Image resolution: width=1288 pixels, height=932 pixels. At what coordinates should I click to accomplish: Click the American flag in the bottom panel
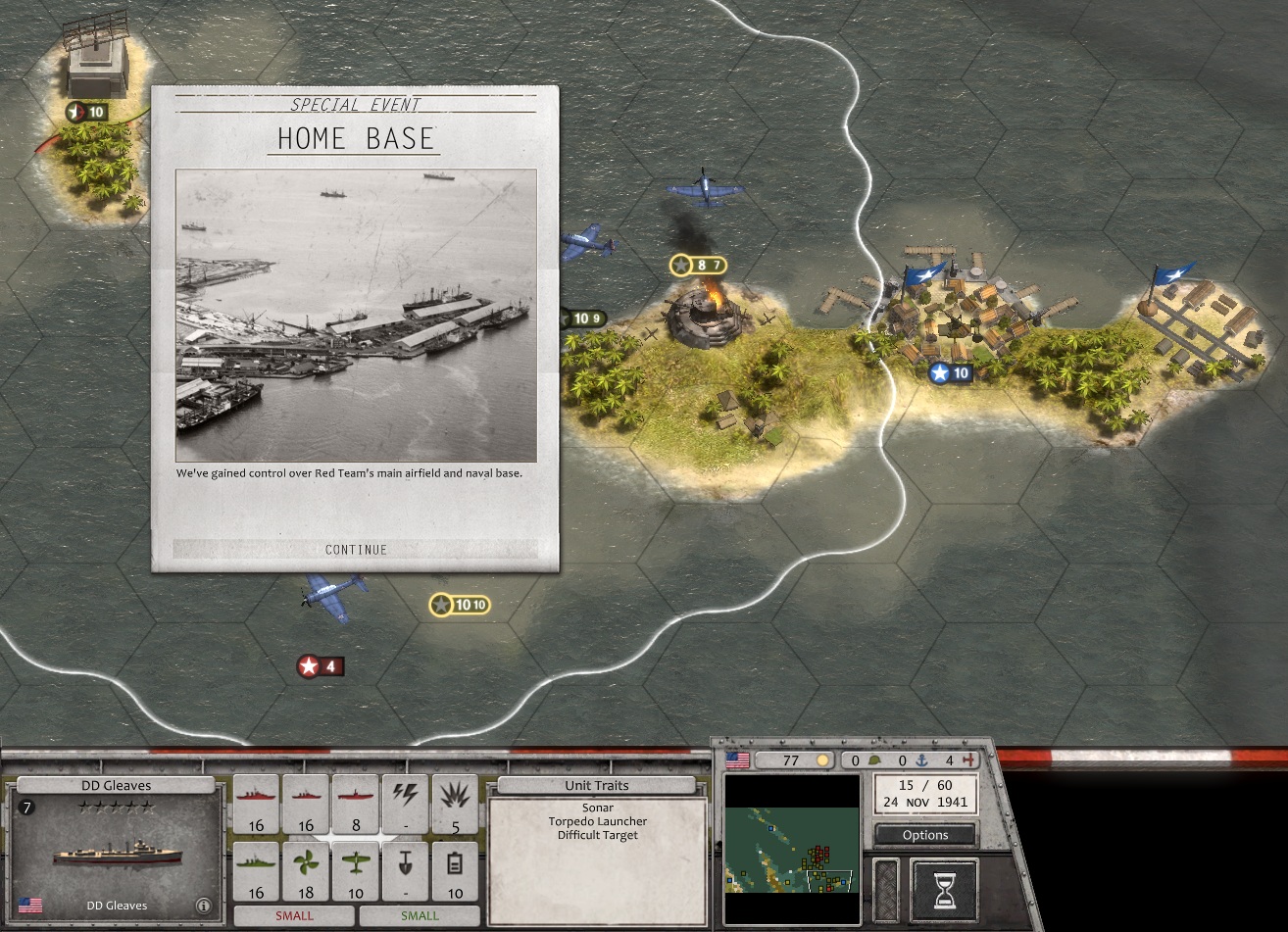click(738, 760)
